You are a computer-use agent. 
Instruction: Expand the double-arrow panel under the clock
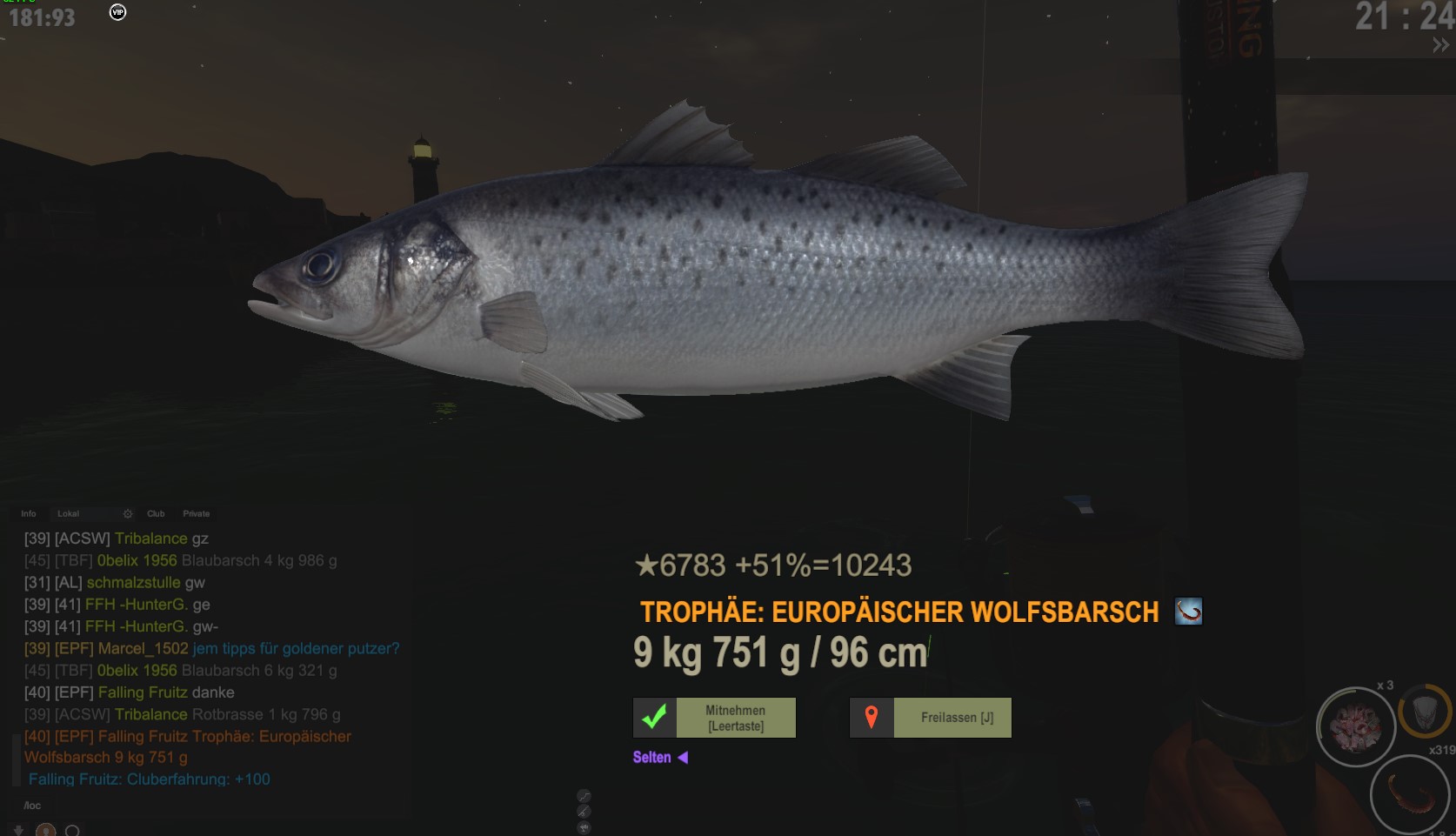(1441, 45)
